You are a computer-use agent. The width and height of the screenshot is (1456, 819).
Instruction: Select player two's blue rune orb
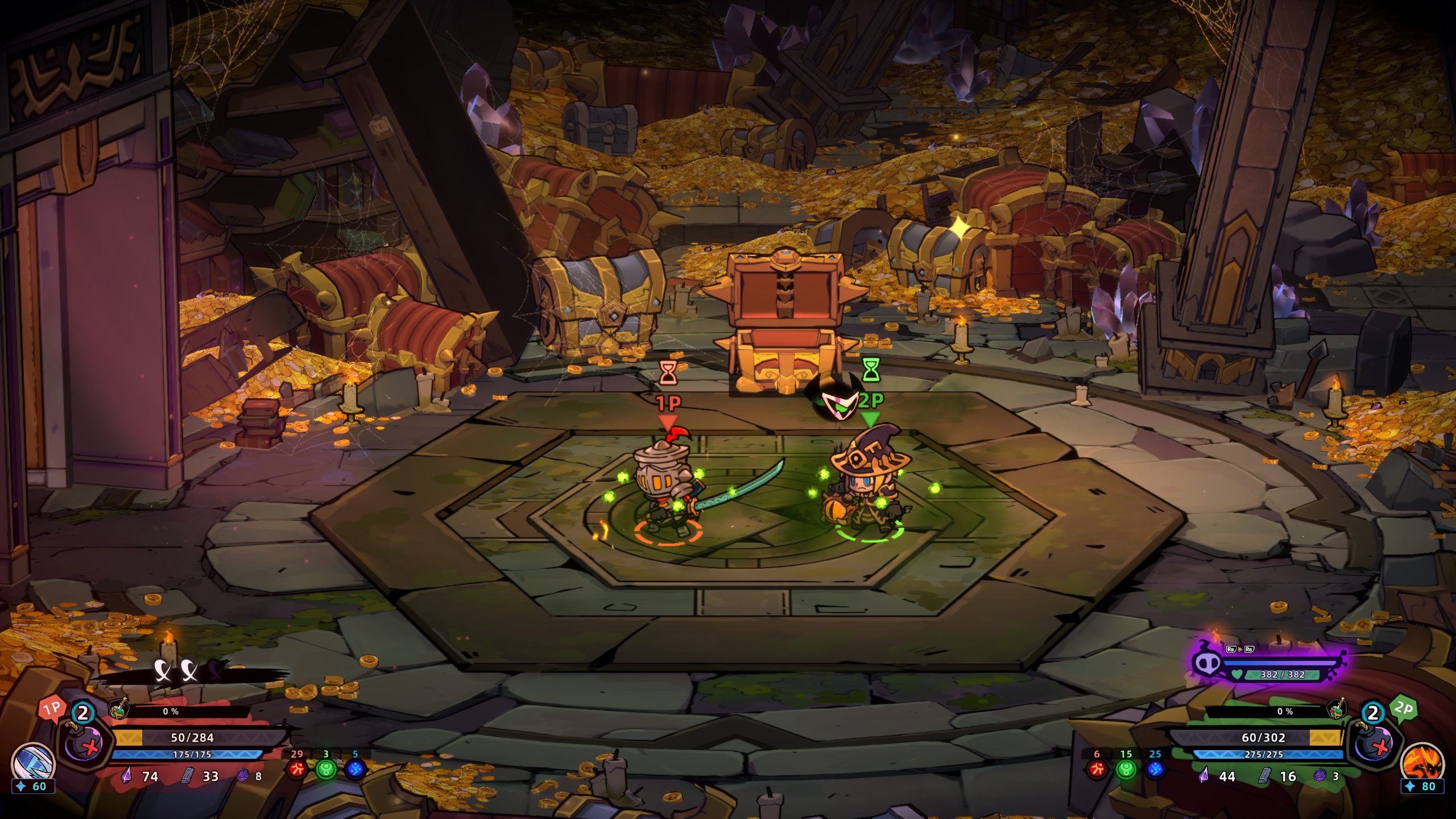(x=1155, y=770)
